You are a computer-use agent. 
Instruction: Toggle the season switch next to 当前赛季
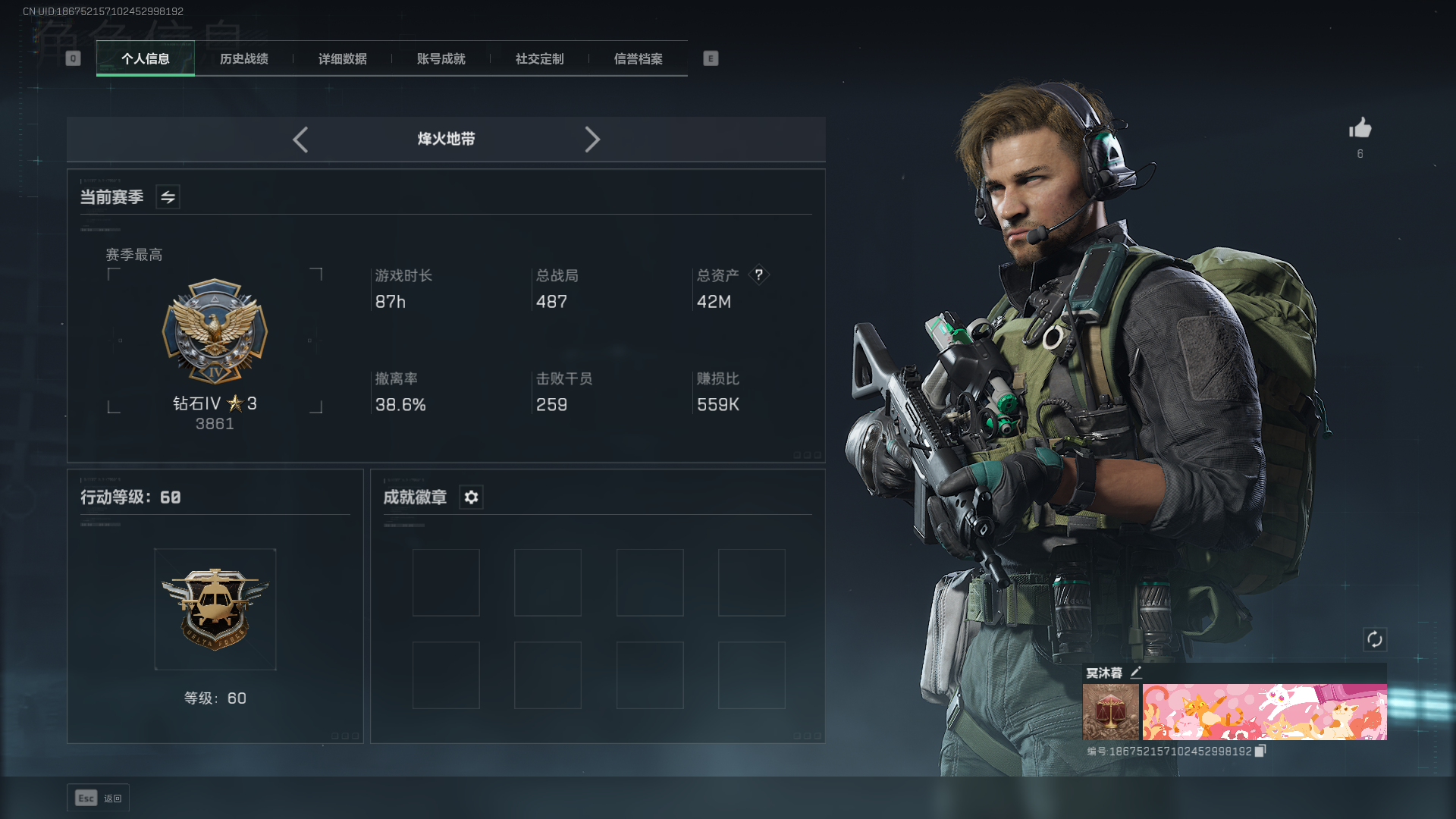click(168, 197)
